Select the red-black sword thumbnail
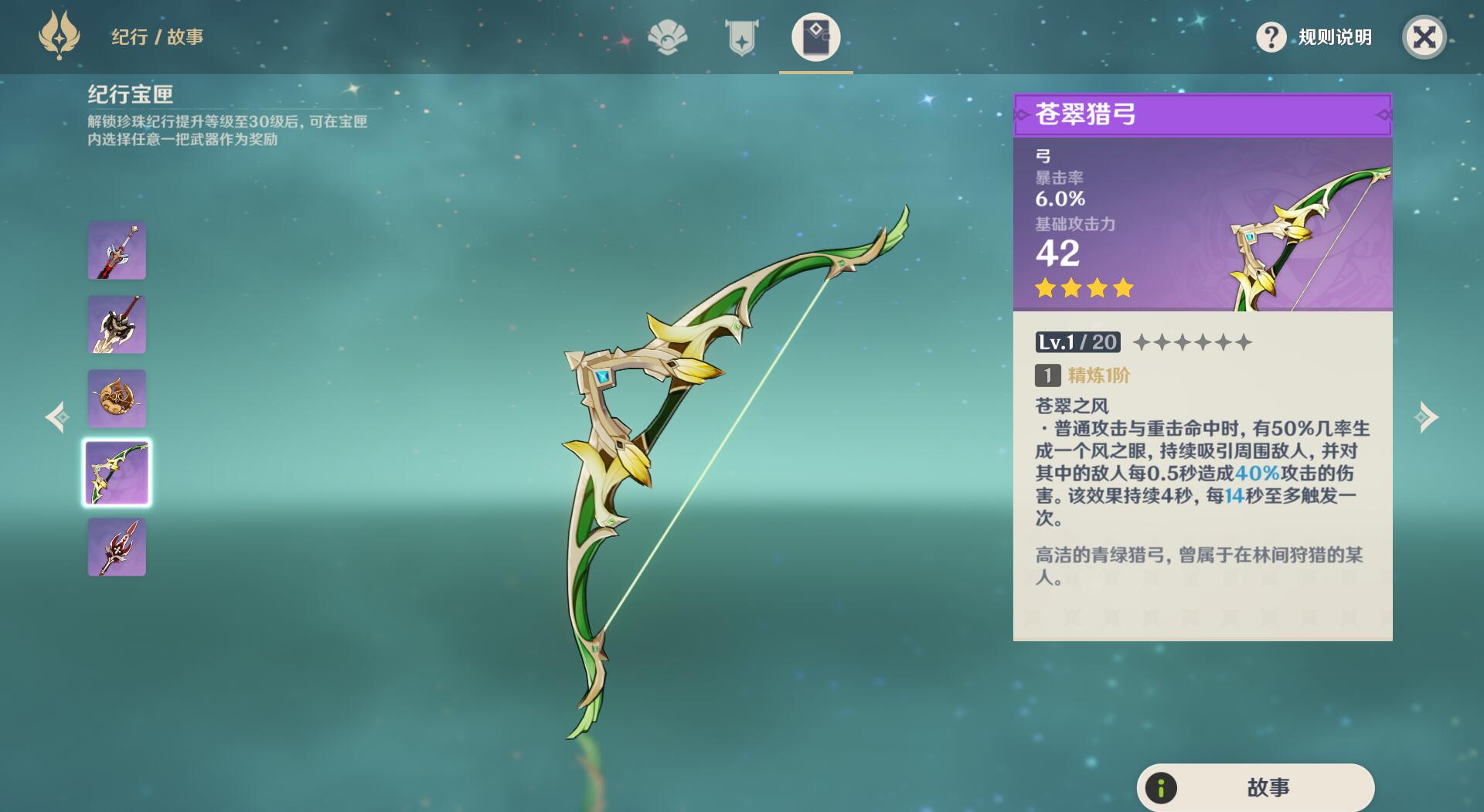This screenshot has height=812, width=1484. 117,250
